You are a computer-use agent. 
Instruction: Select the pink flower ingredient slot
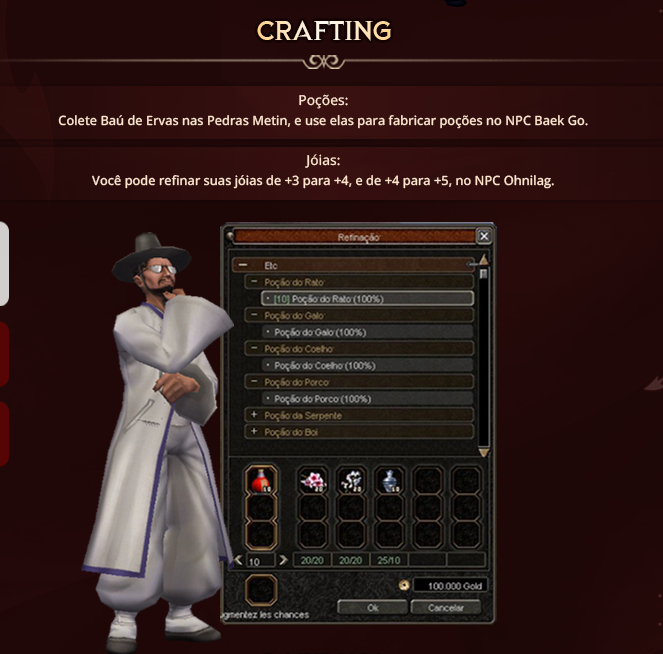pos(313,481)
